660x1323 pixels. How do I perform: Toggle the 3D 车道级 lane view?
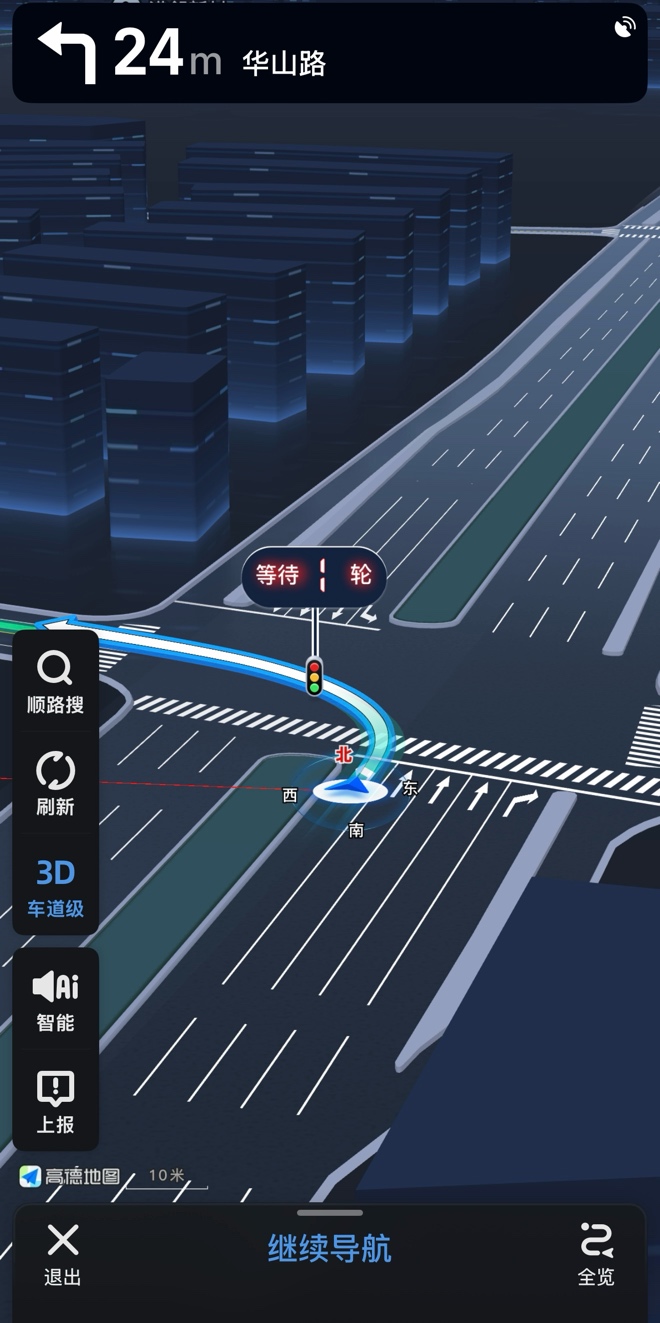tap(55, 887)
